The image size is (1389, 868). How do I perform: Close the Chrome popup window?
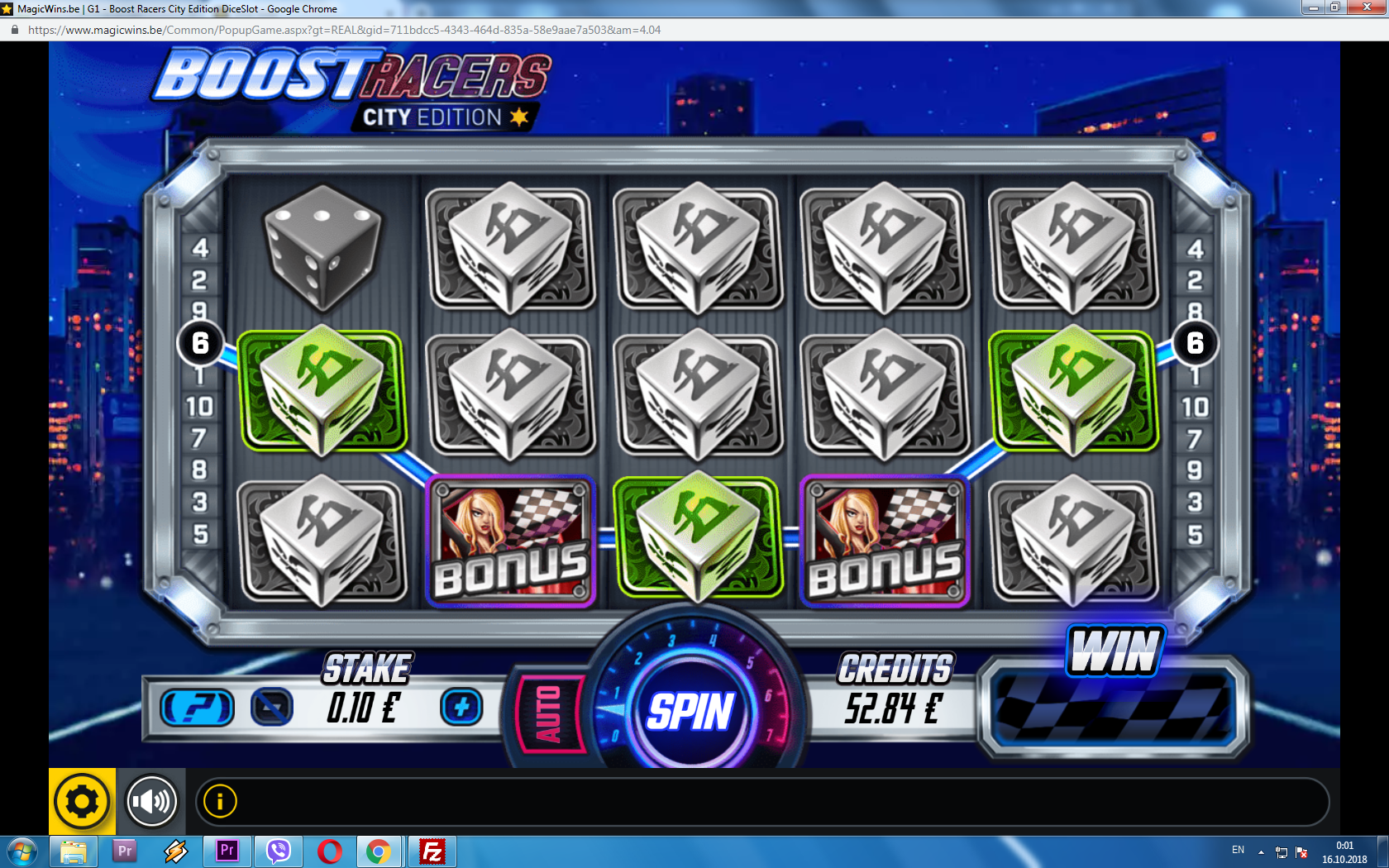pos(1368,7)
